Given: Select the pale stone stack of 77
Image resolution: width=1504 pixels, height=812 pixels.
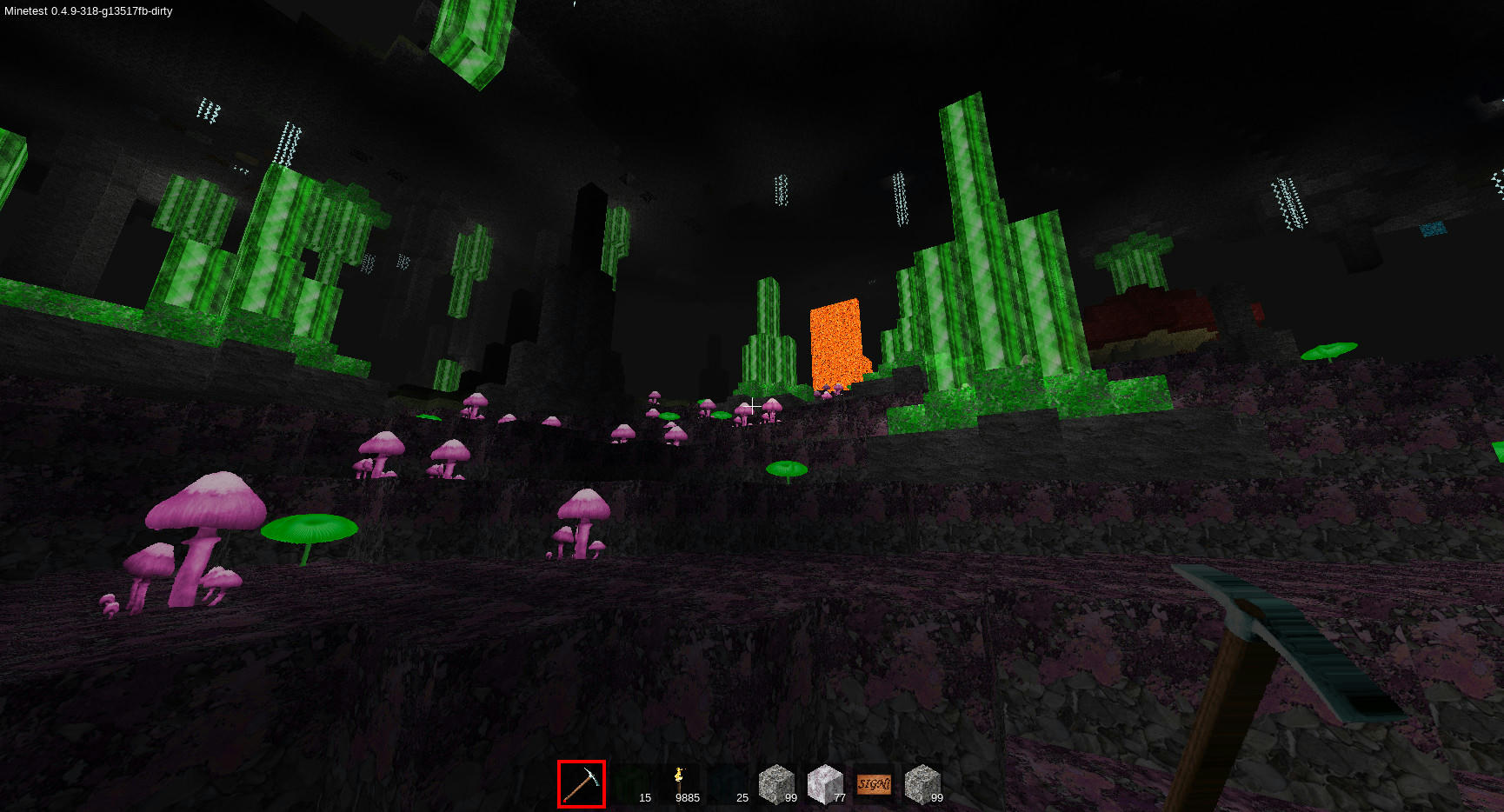Looking at the screenshot, I should pos(825,784).
